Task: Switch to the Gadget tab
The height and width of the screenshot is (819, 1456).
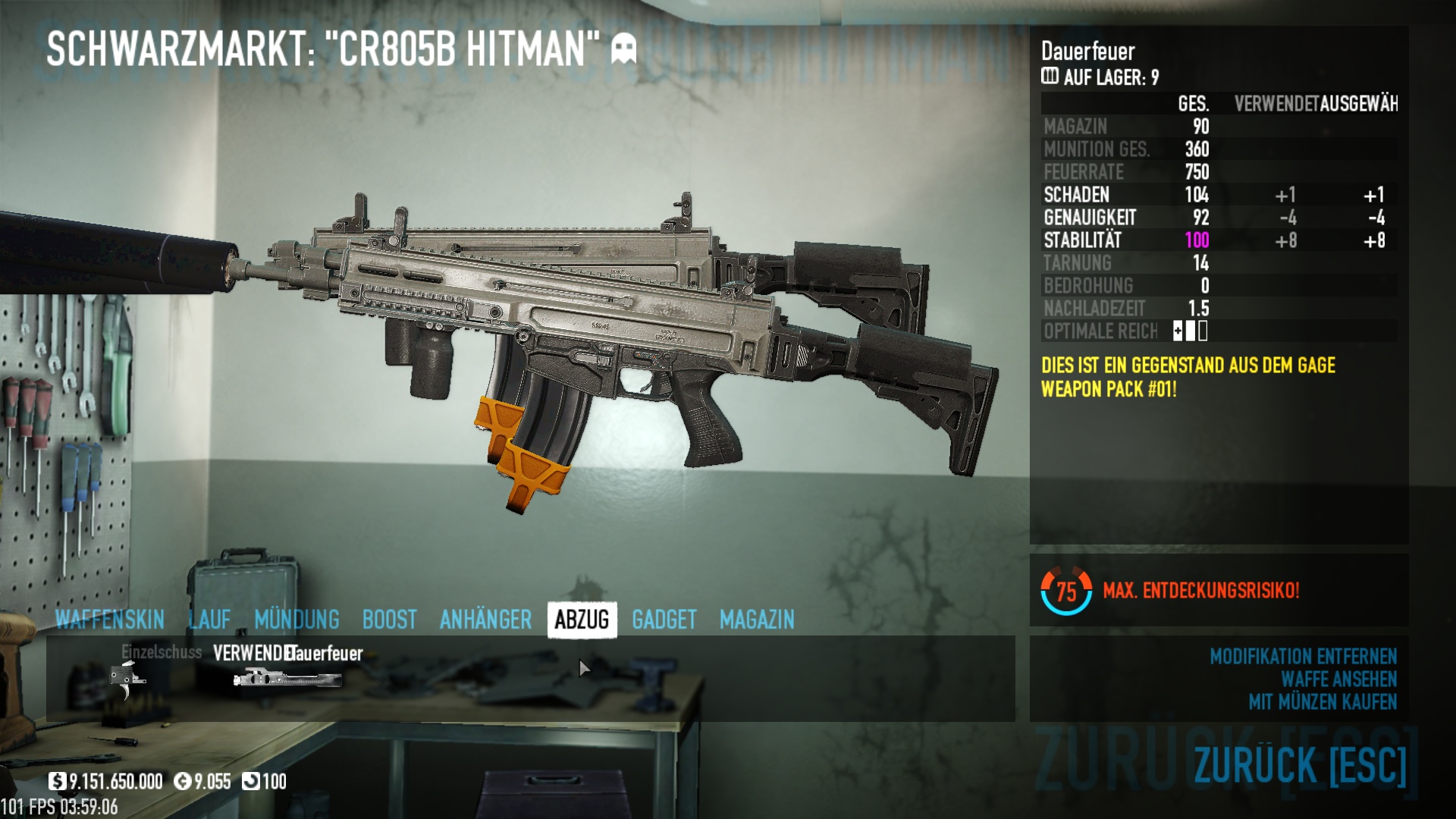Action: tap(664, 620)
